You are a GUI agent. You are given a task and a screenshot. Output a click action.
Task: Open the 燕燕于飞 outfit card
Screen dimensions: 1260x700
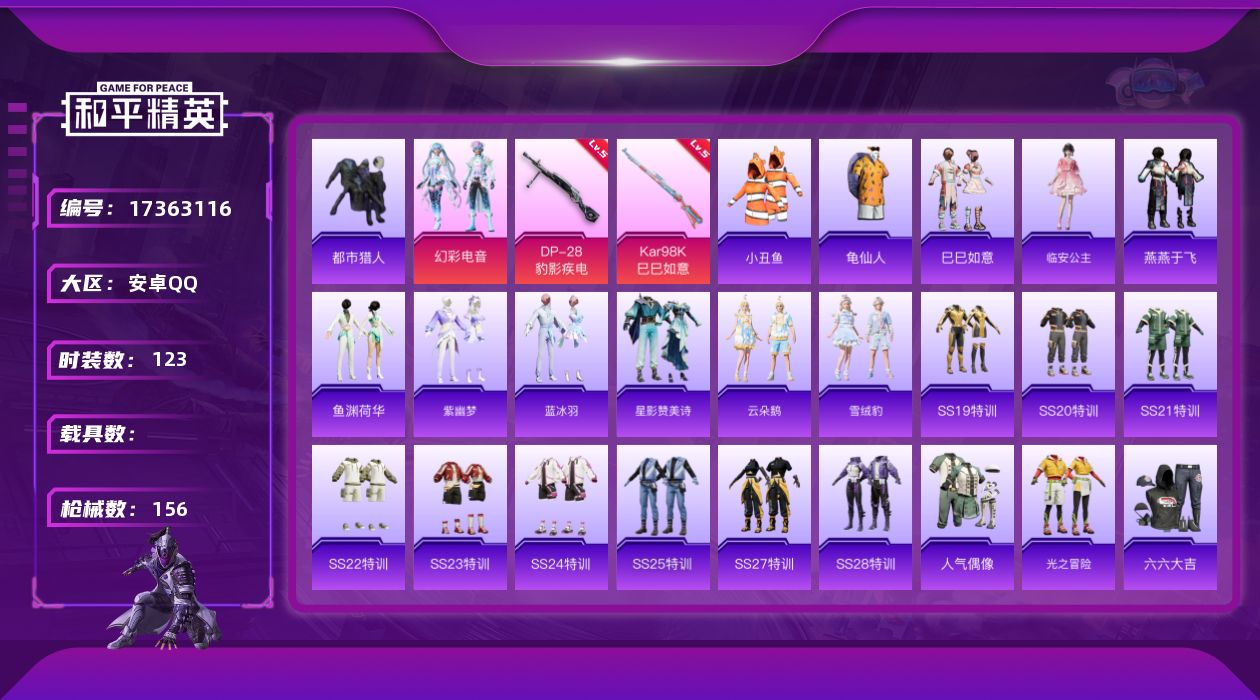point(1170,210)
